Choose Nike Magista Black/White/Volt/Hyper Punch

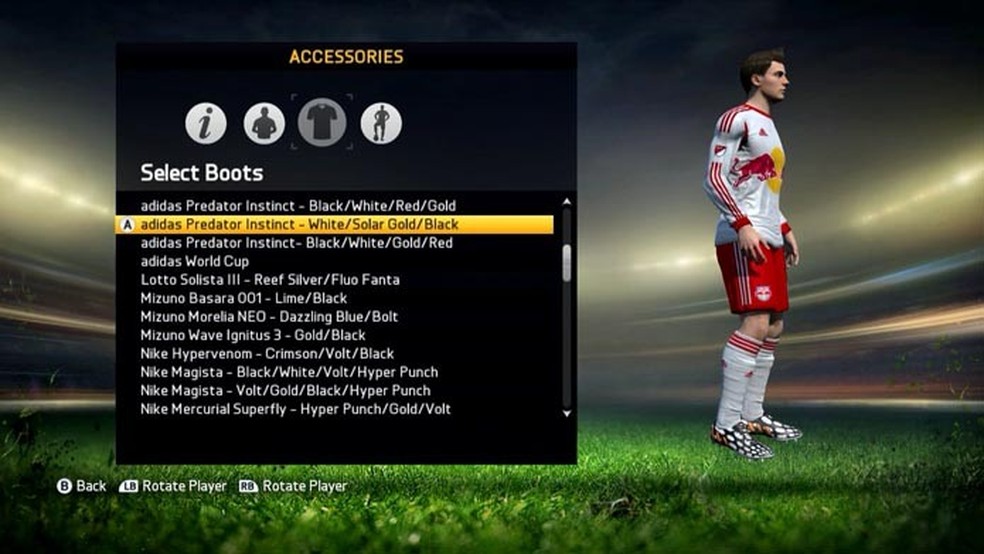(289, 372)
